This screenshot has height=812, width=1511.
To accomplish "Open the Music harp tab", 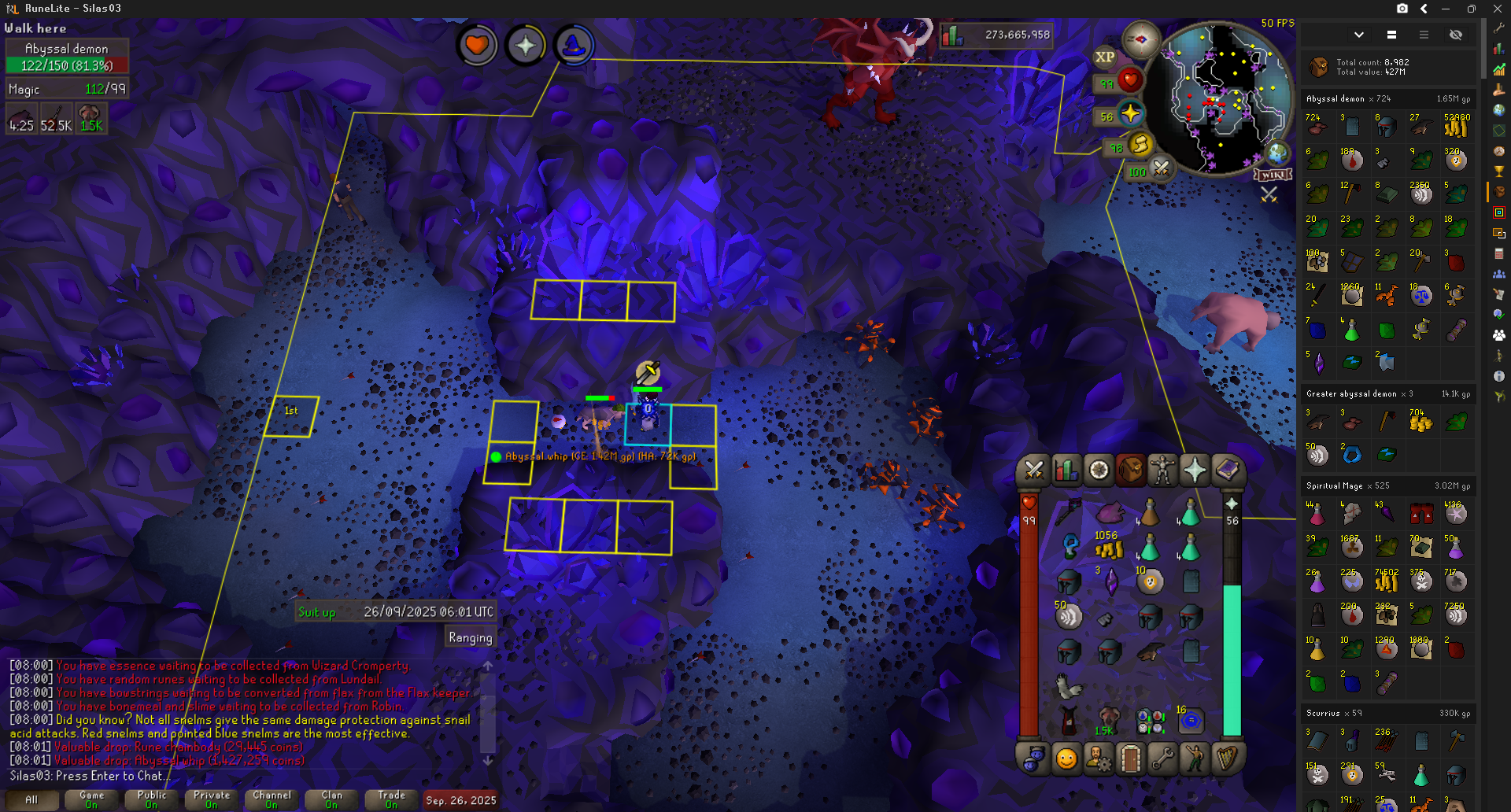I will (1227, 758).
